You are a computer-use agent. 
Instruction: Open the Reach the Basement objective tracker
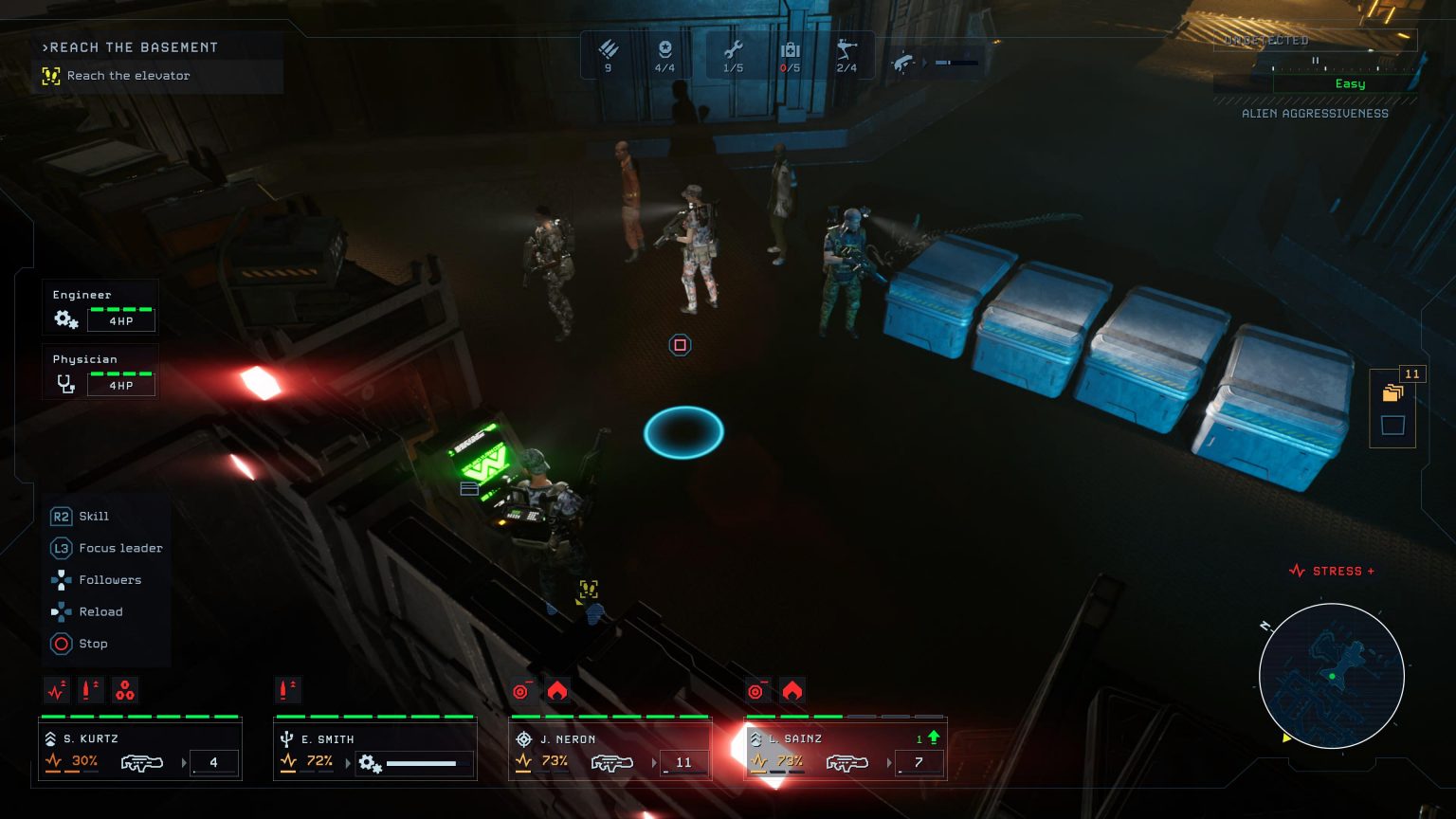[157, 62]
